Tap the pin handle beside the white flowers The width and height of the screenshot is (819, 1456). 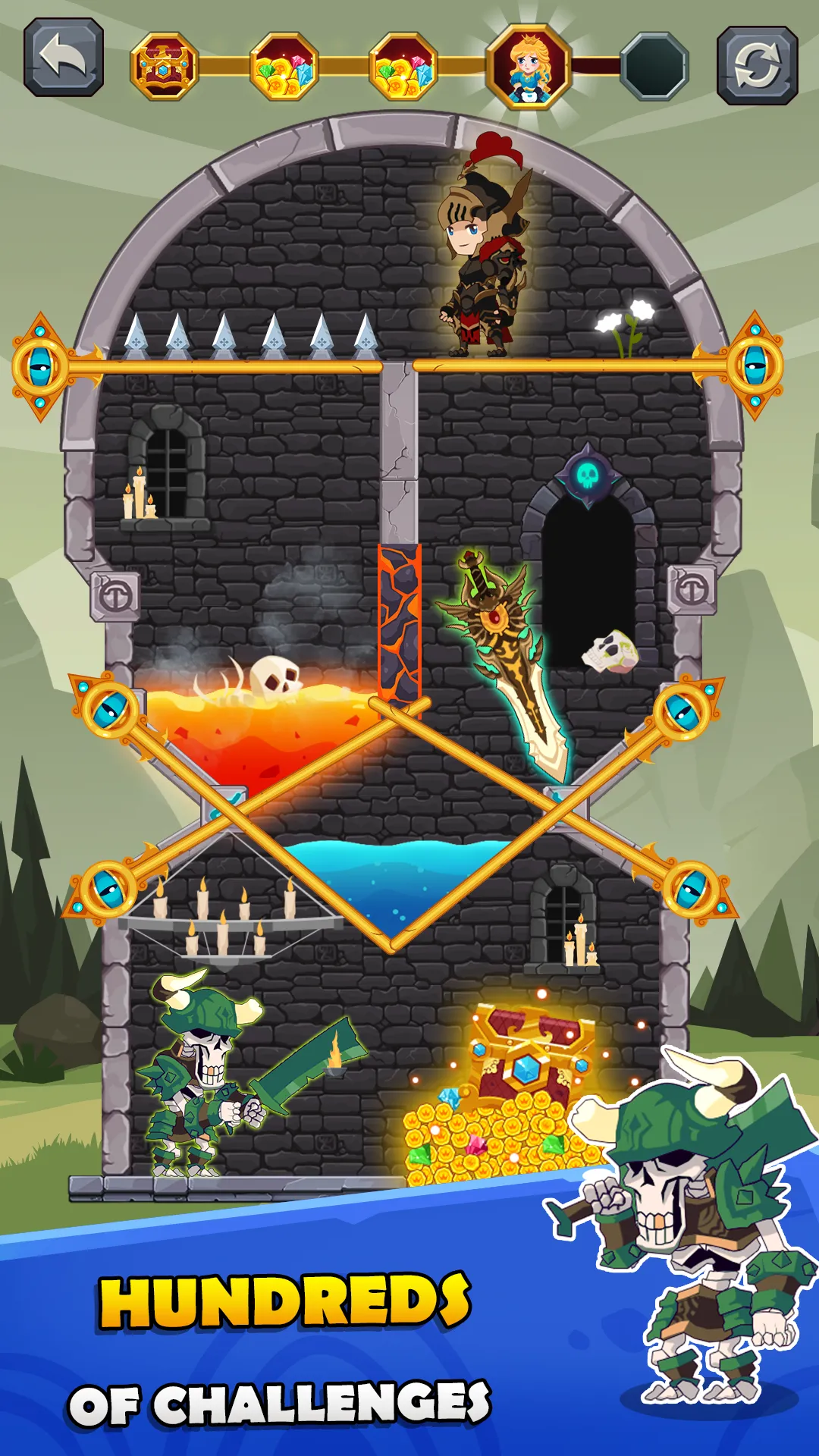[753, 366]
